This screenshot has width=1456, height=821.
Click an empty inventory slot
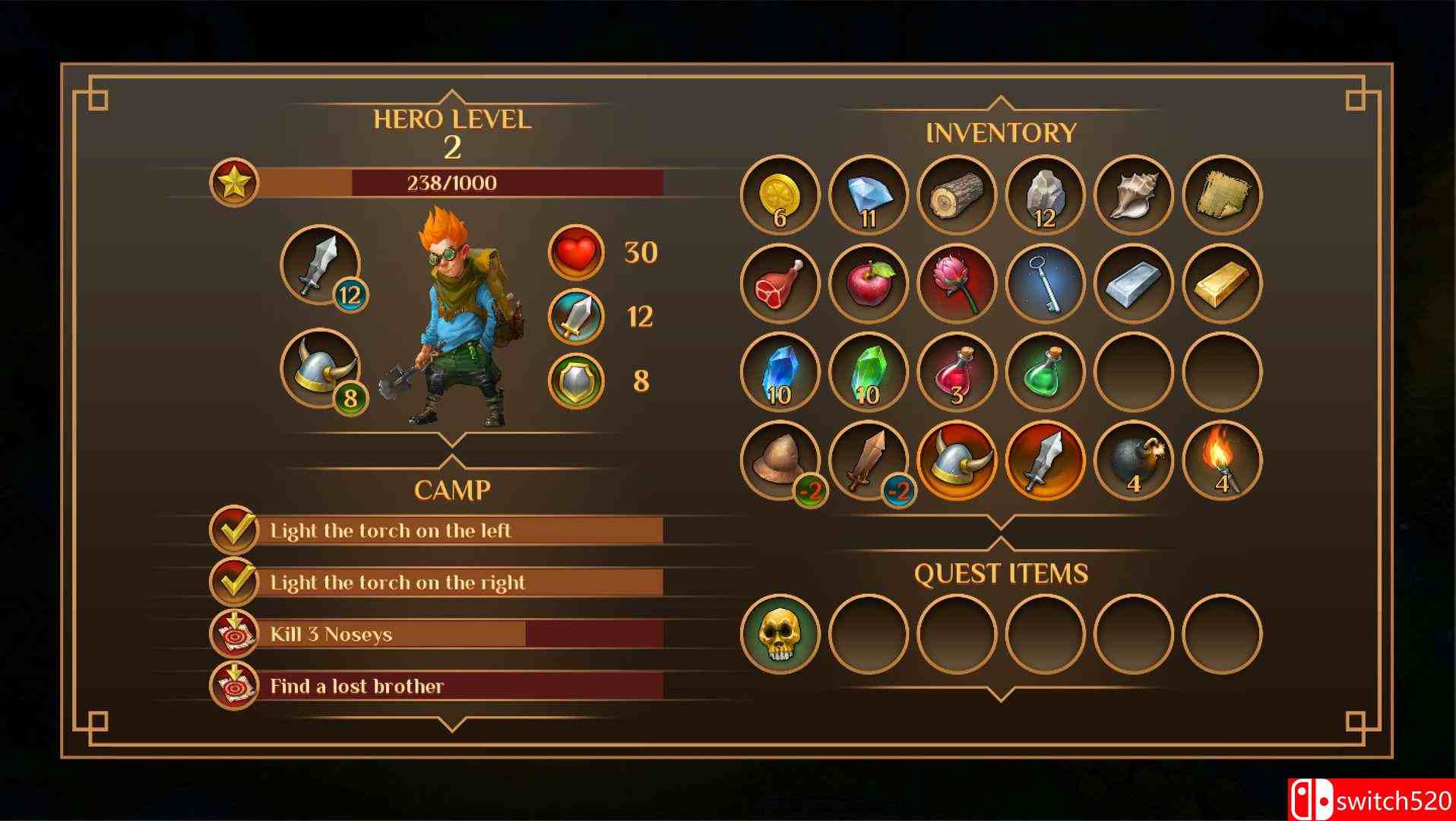pos(1134,372)
